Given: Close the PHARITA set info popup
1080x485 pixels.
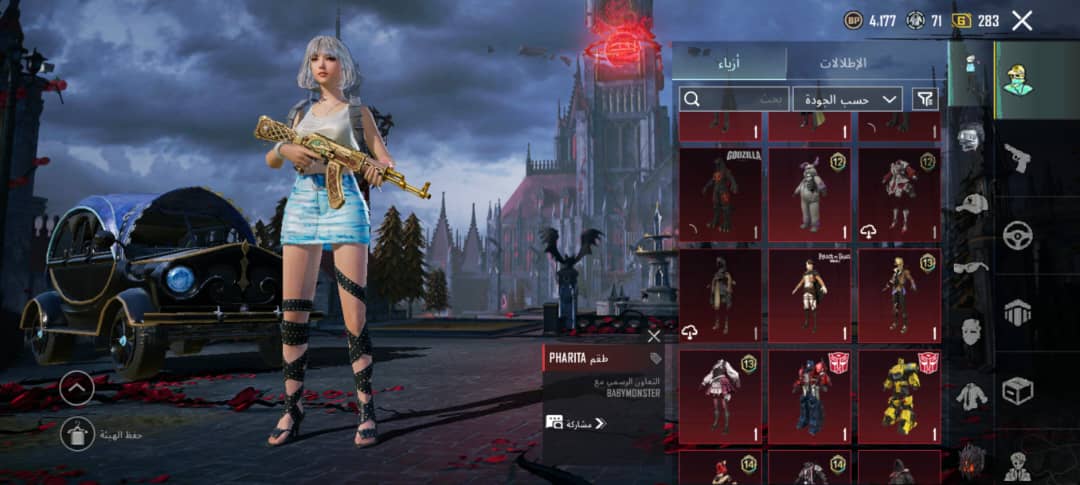Looking at the screenshot, I should pyautogui.click(x=654, y=336).
